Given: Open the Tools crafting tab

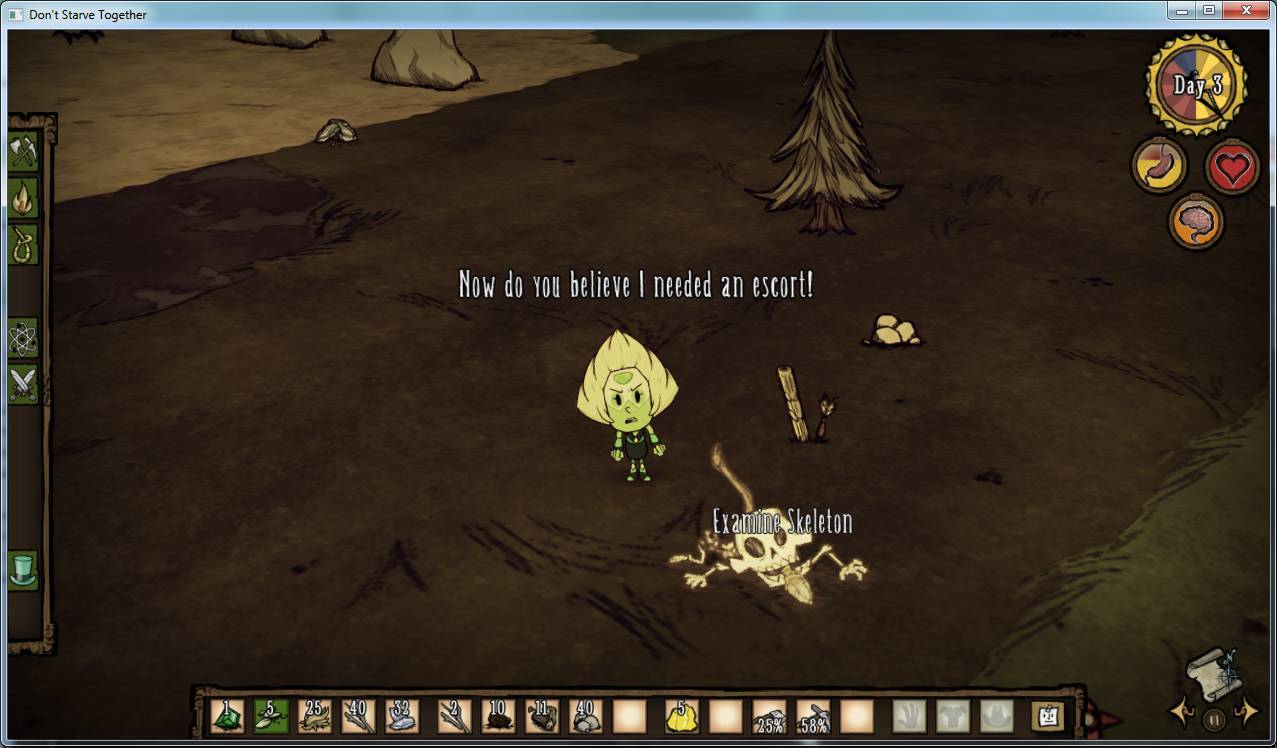Looking at the screenshot, I should [22, 152].
